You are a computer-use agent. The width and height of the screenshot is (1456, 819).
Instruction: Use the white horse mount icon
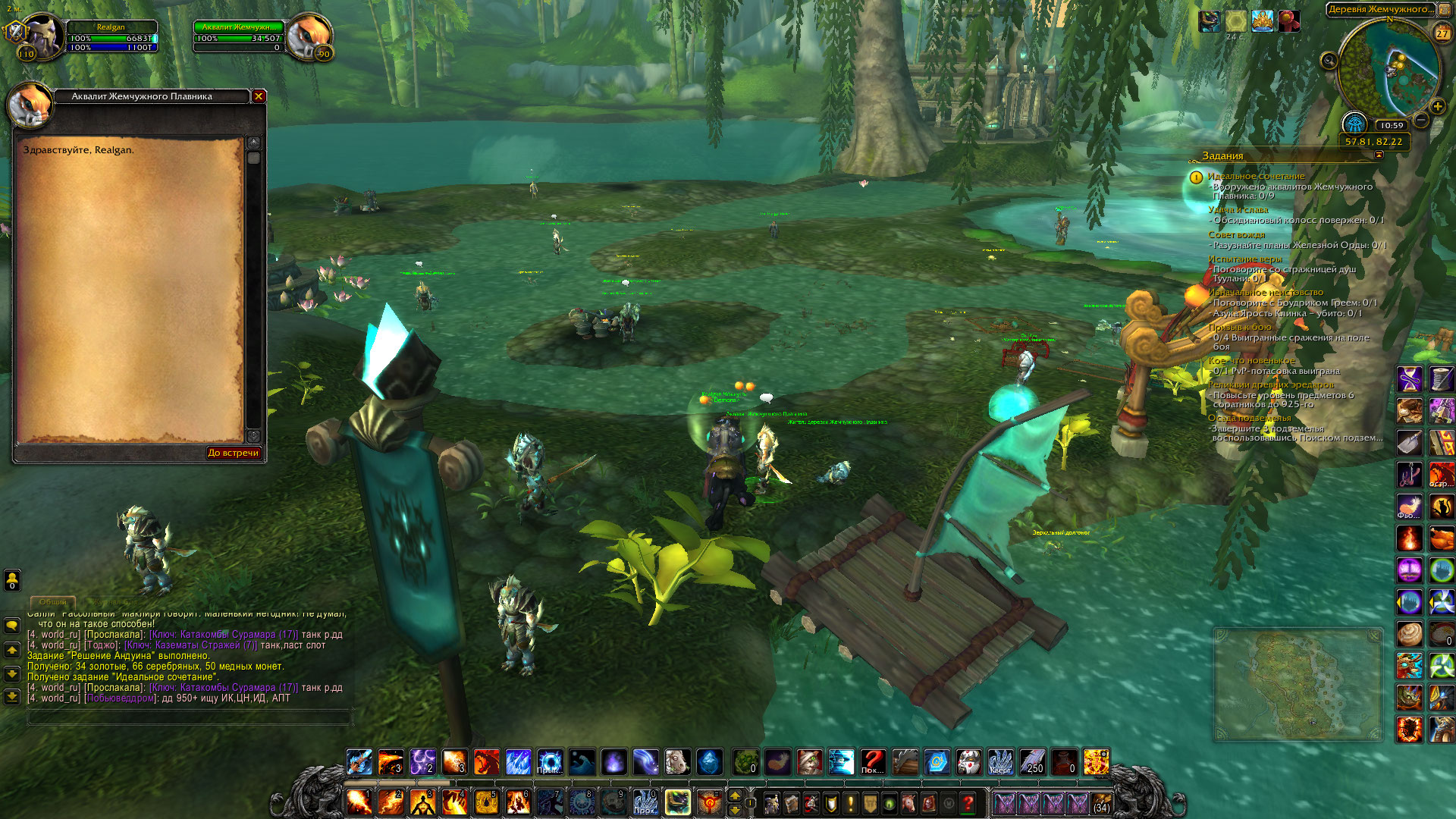[677, 762]
